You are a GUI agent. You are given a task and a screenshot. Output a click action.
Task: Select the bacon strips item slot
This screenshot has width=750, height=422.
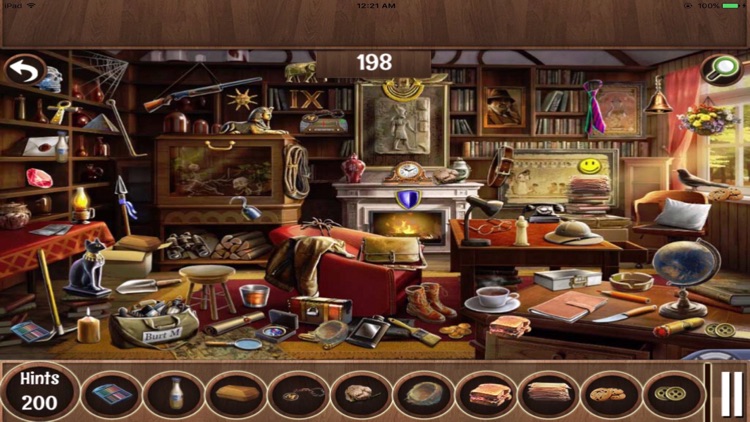tap(549, 393)
